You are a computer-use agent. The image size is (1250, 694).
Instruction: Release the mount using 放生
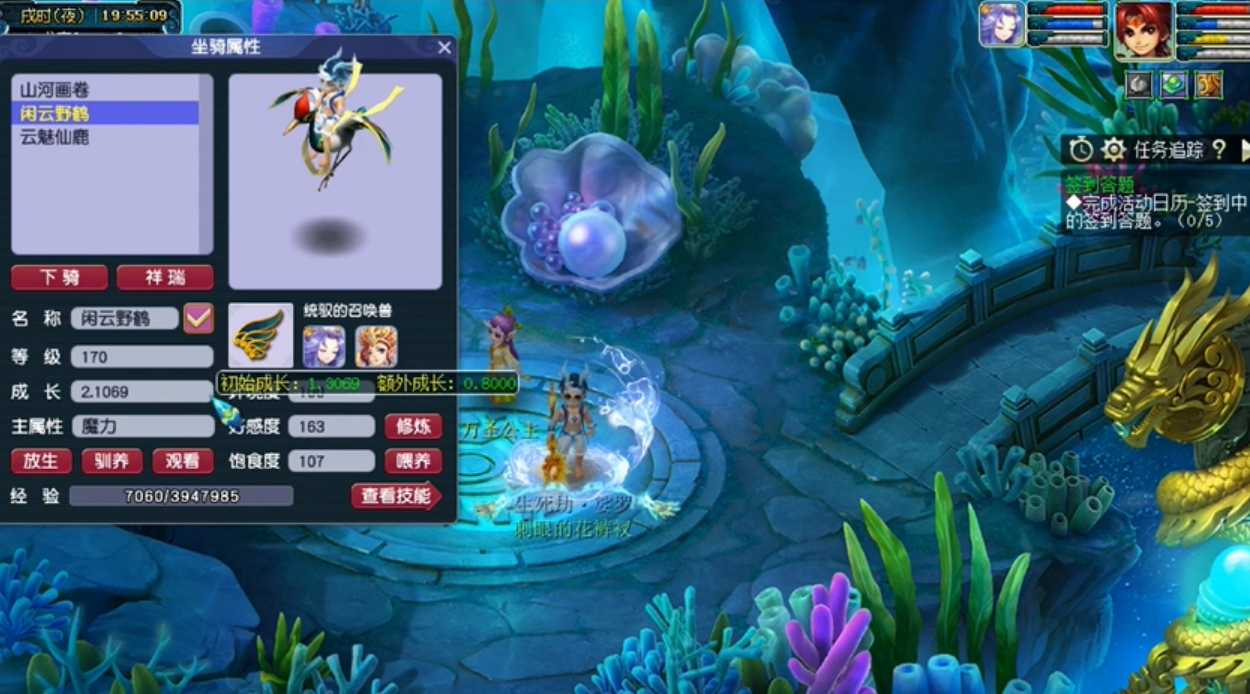coord(41,461)
